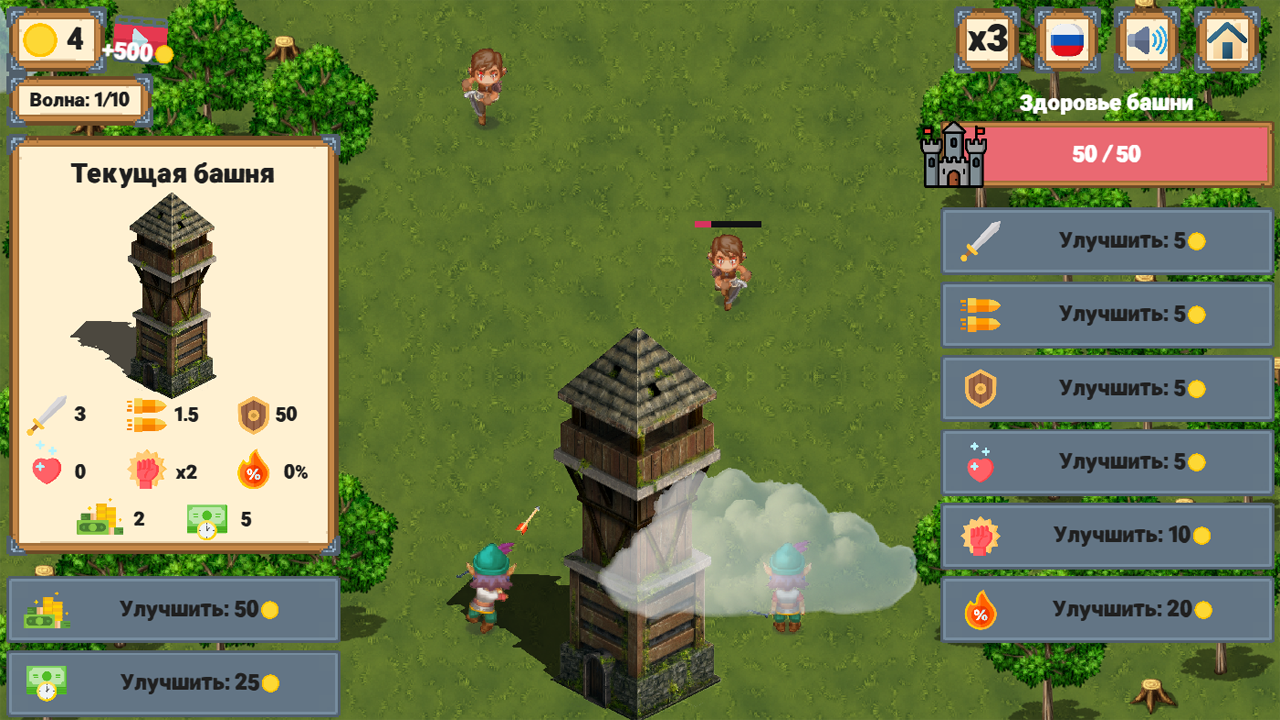The image size is (1280, 720).
Task: Mute the game audio with the speaker button
Action: pyautogui.click(x=1146, y=40)
